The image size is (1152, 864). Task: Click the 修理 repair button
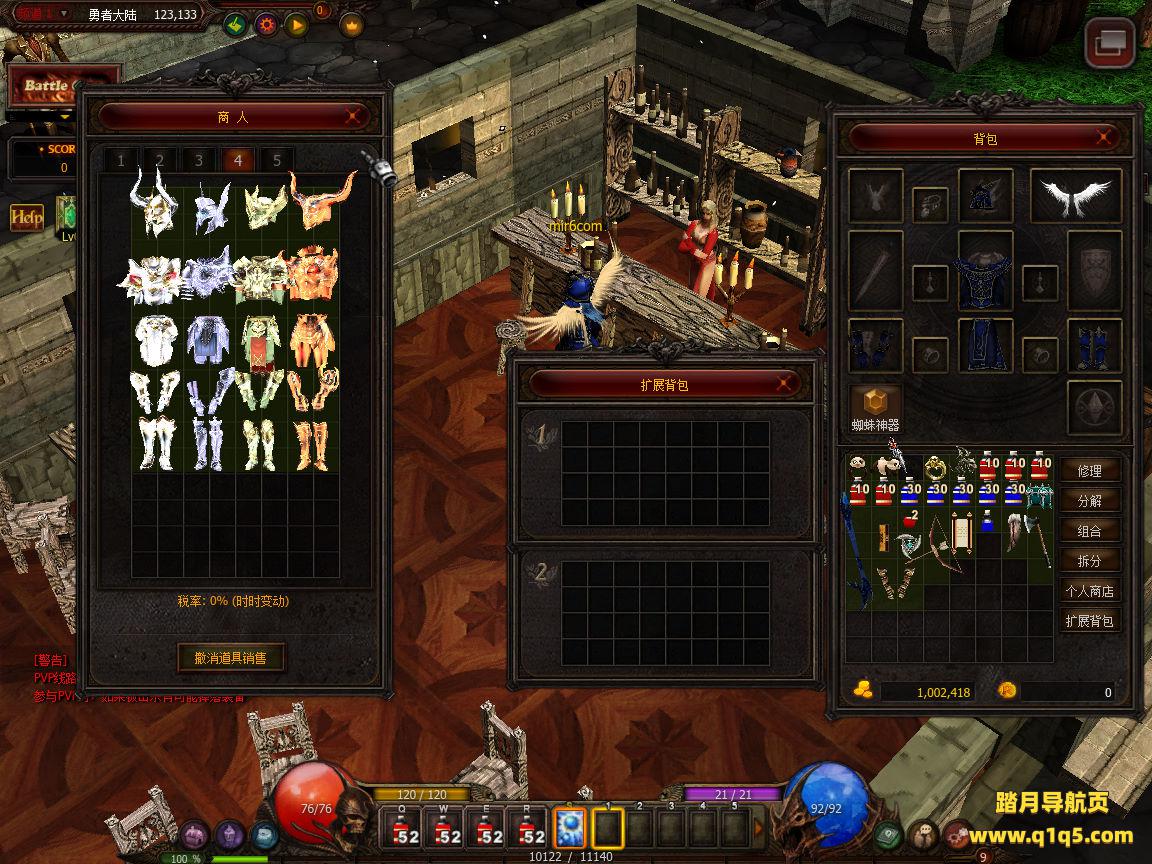click(1089, 471)
